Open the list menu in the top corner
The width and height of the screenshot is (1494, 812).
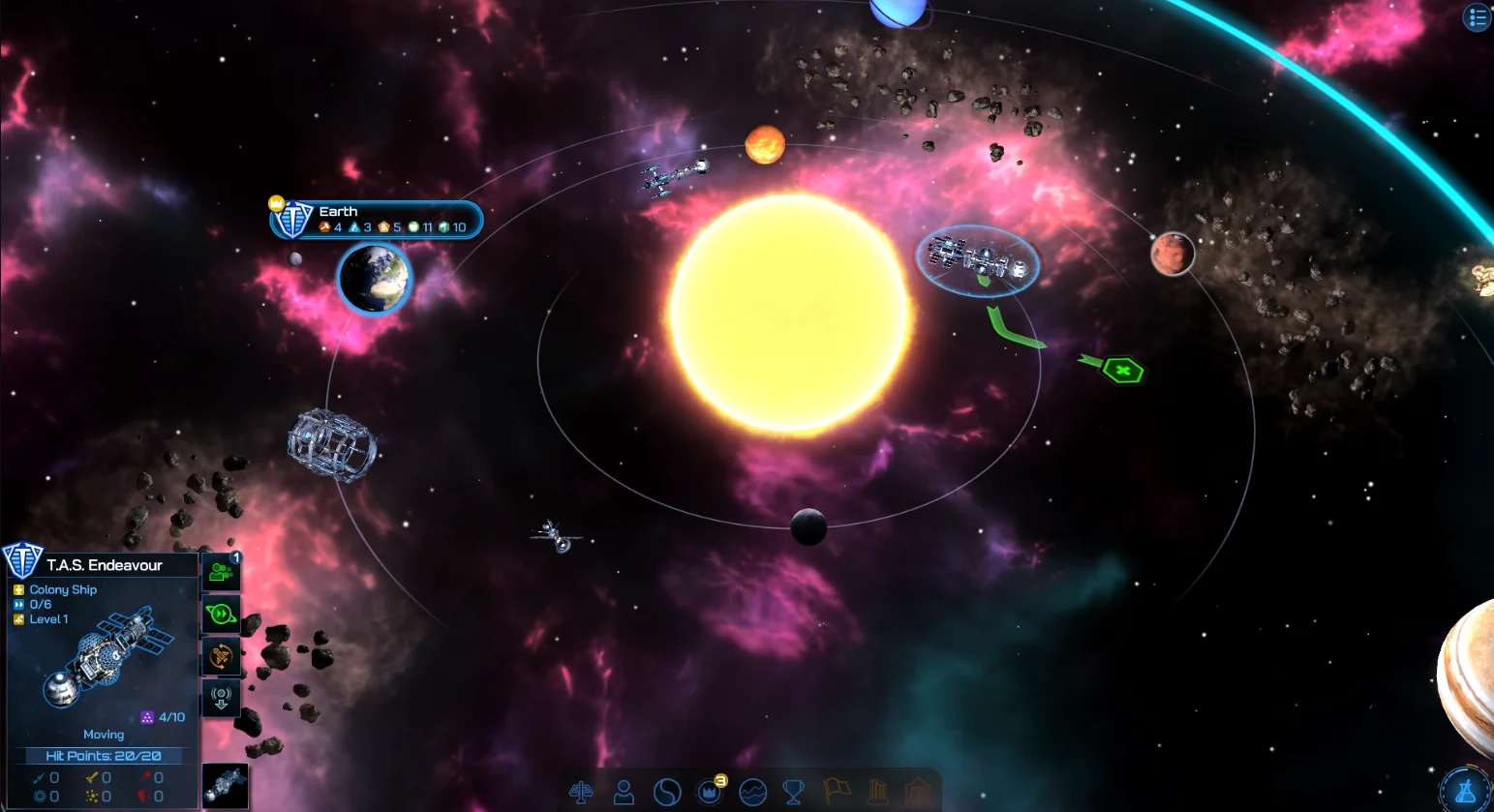[1478, 17]
